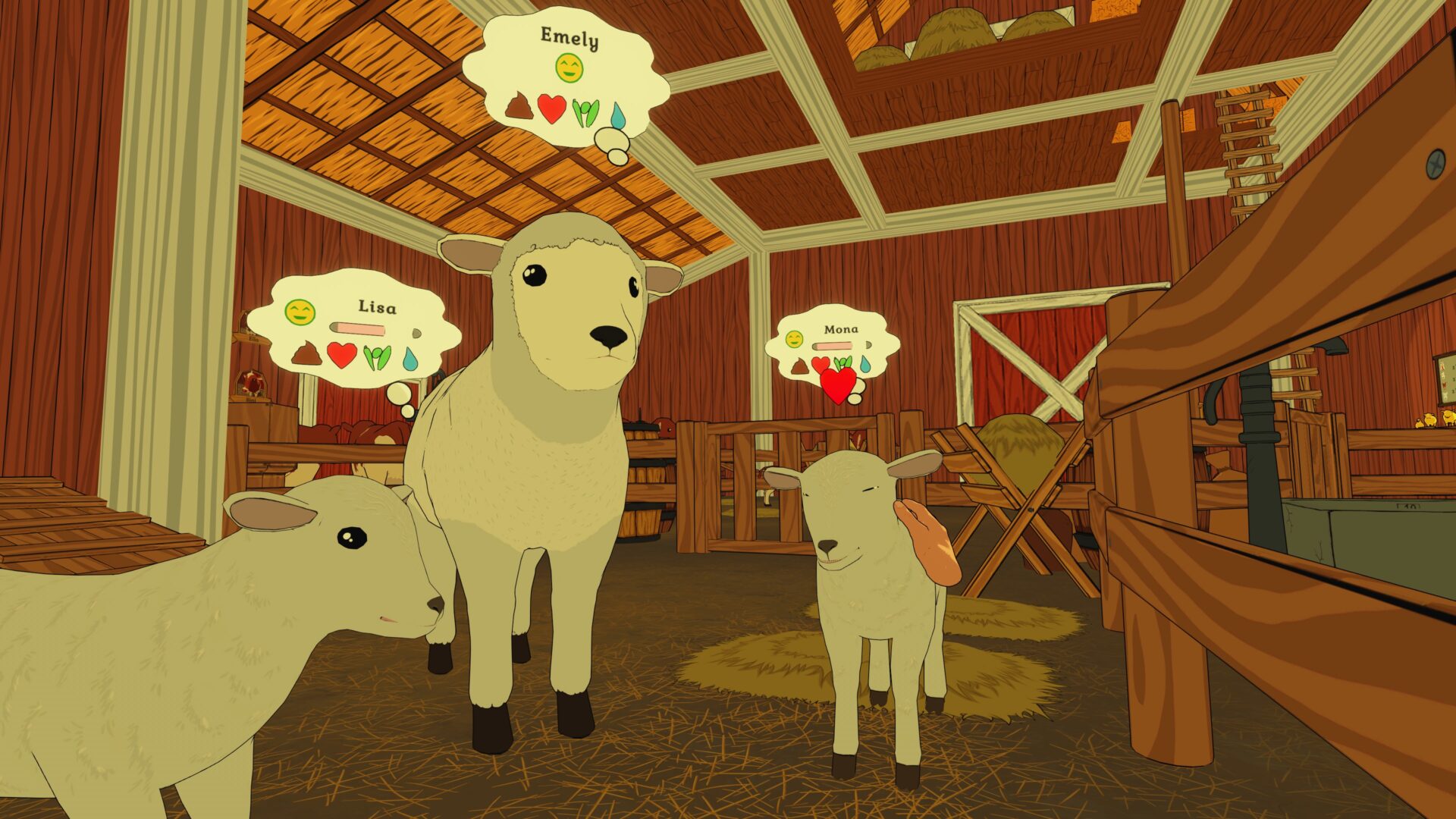The width and height of the screenshot is (1456, 819).
Task: Toggle Lisa's smiley mood indicator
Action: tap(300, 311)
